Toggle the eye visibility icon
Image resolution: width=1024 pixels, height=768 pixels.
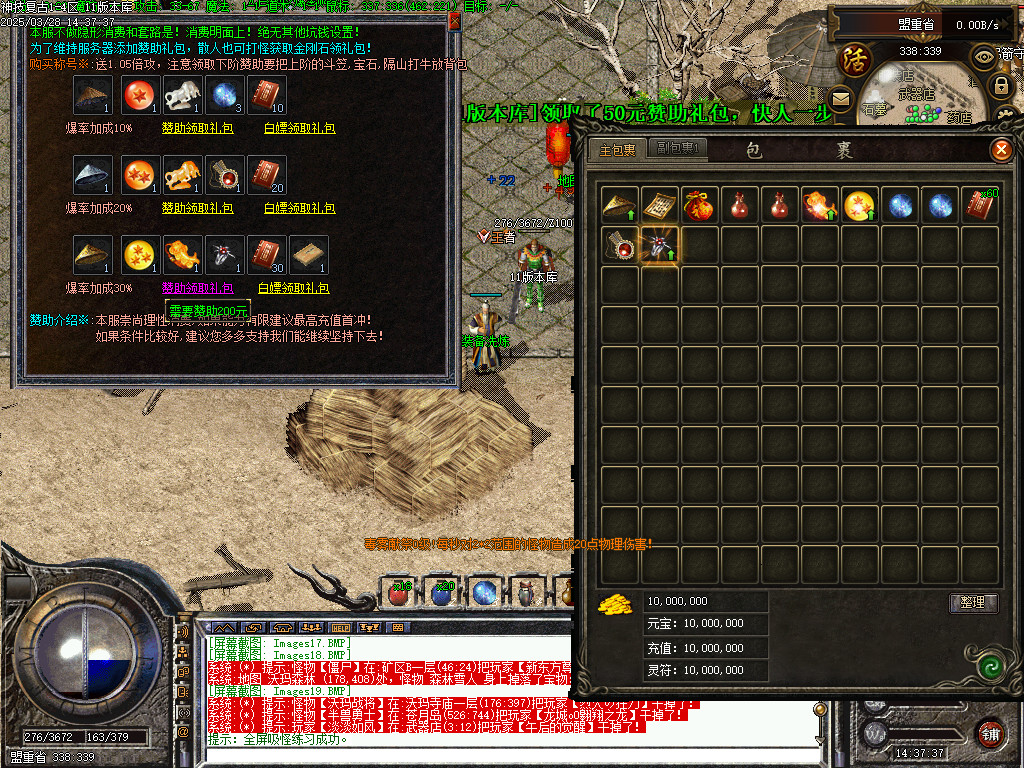pyautogui.click(x=984, y=56)
